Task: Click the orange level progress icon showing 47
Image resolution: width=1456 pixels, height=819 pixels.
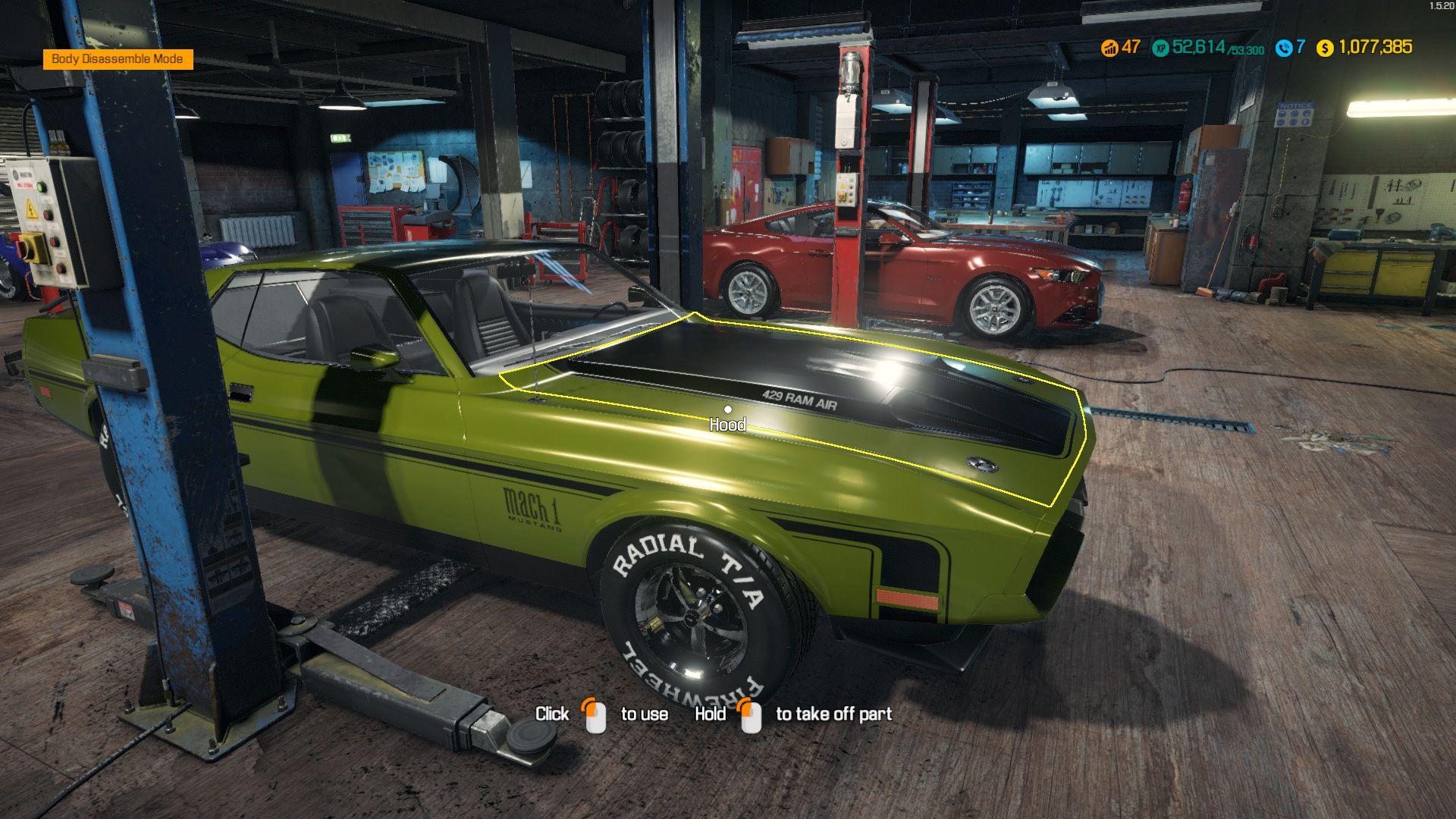Action: click(1110, 47)
